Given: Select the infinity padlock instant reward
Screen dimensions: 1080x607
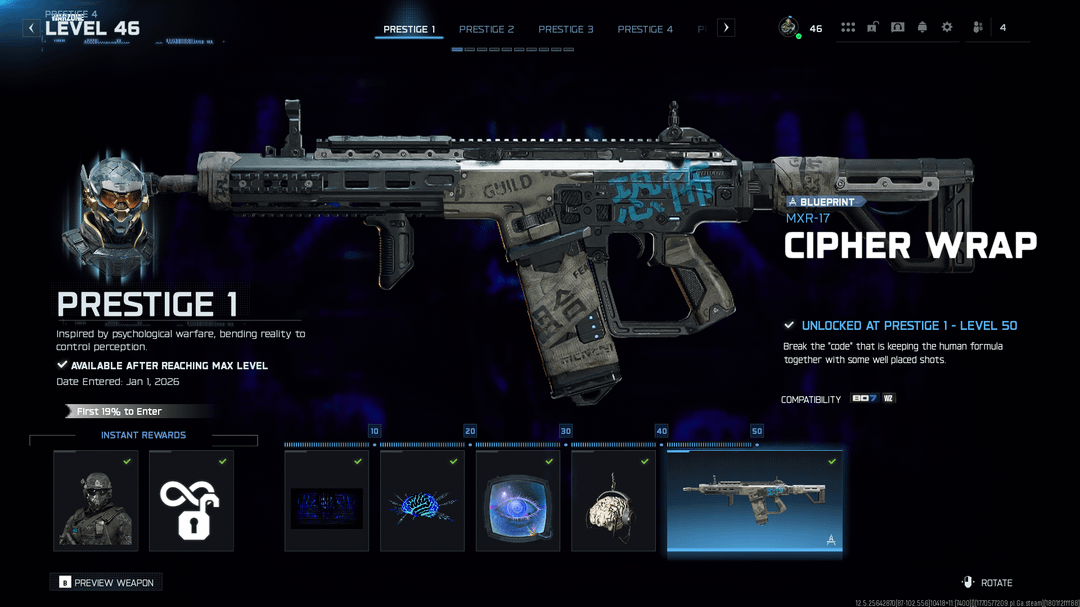Looking at the screenshot, I should 191,501.
